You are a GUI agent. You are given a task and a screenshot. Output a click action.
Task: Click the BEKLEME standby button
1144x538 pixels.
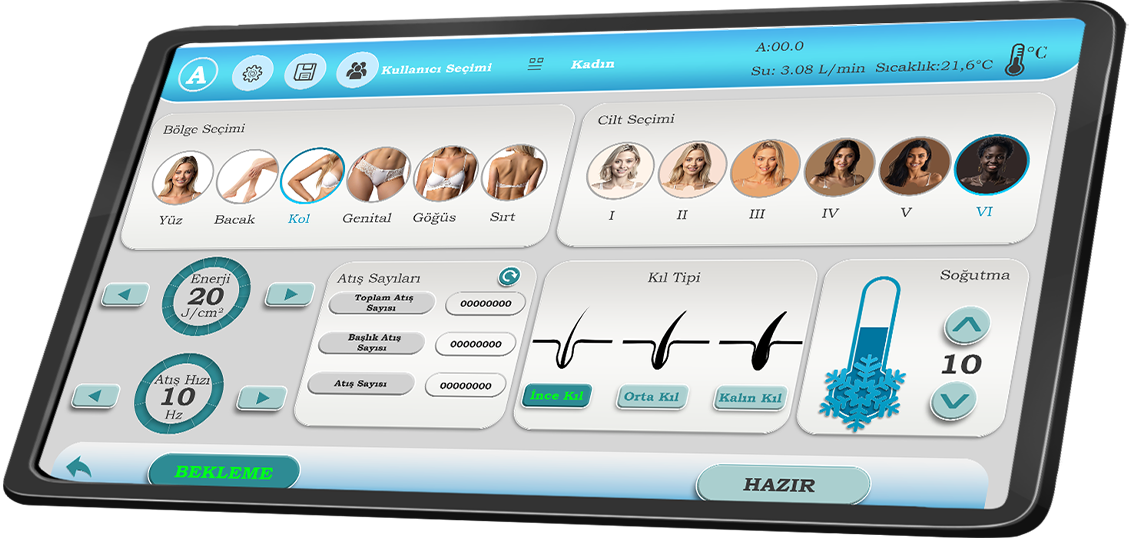[x=224, y=472]
